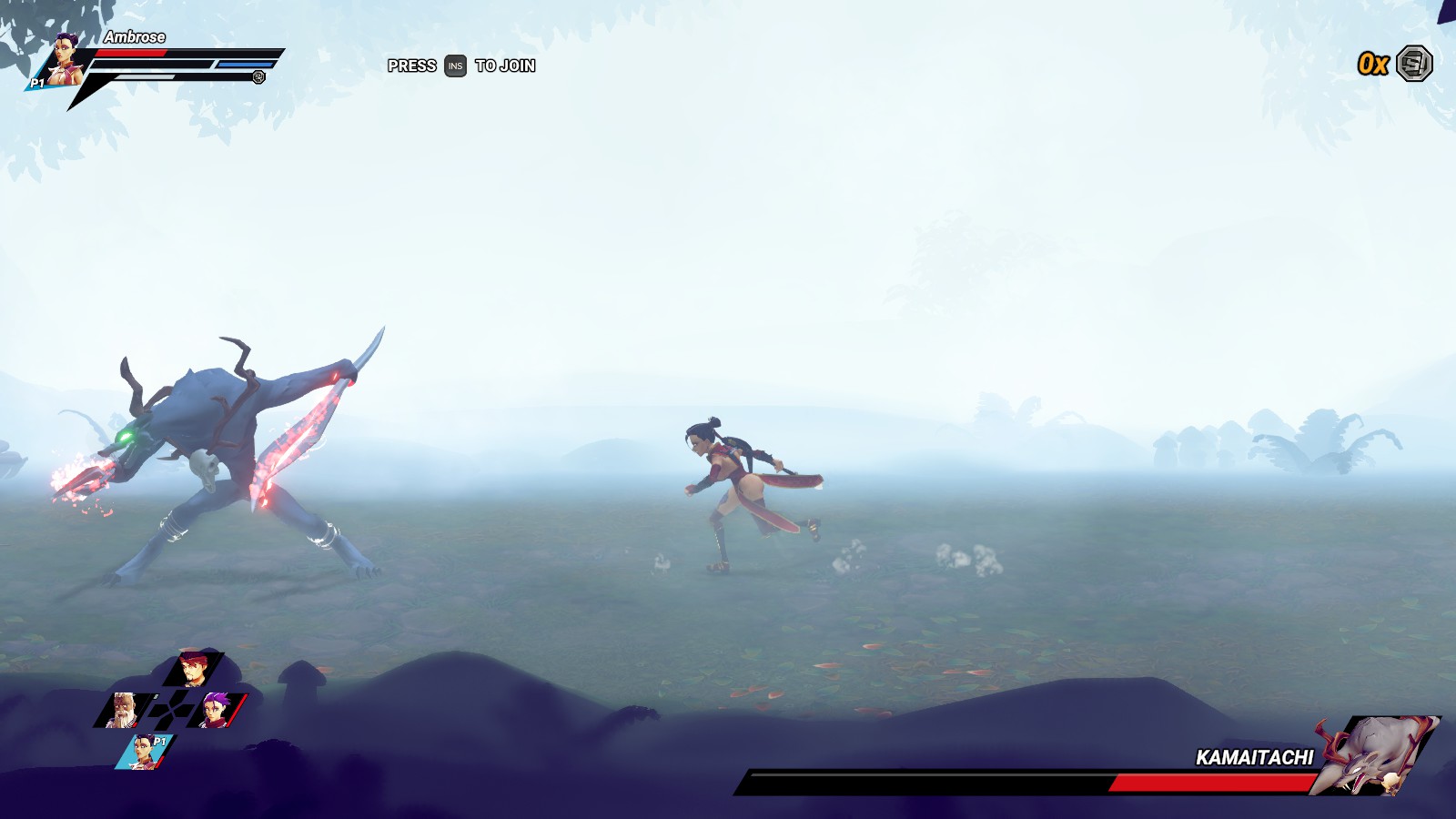
Task: Select the purple-haired woman's party portrait
Action: pos(214,710)
